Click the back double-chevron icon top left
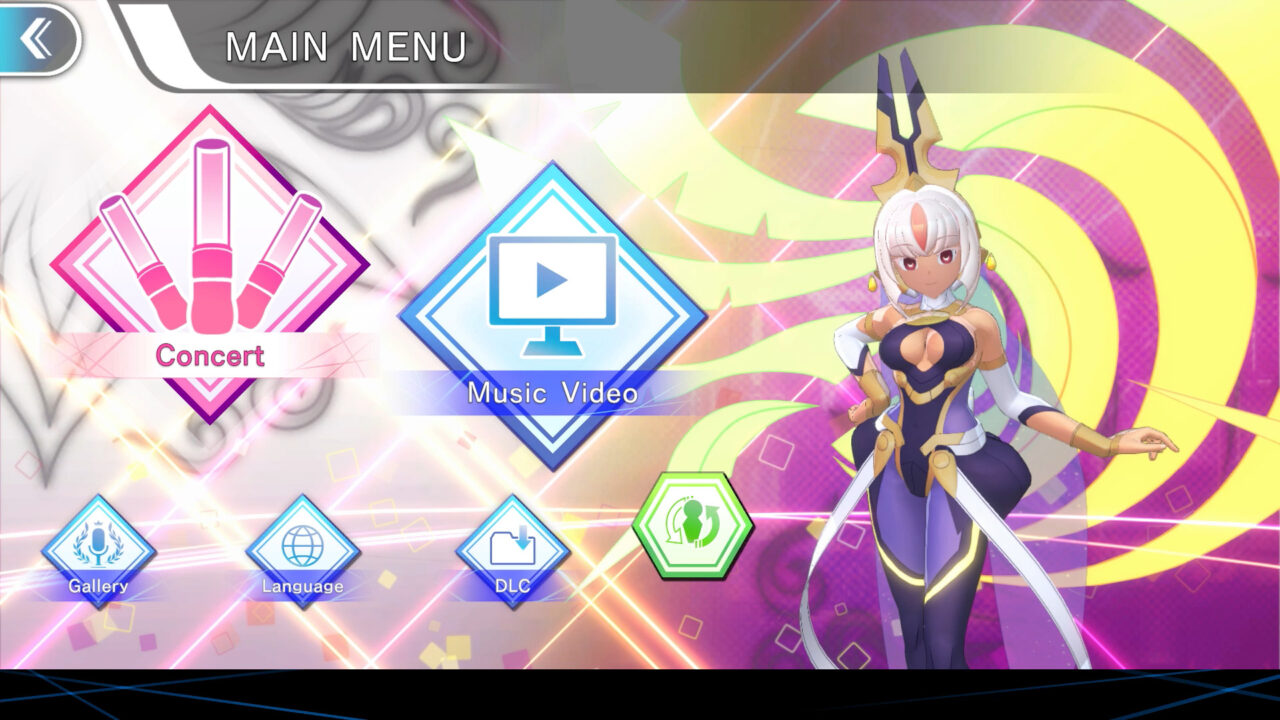This screenshot has width=1280, height=720. (x=37, y=37)
